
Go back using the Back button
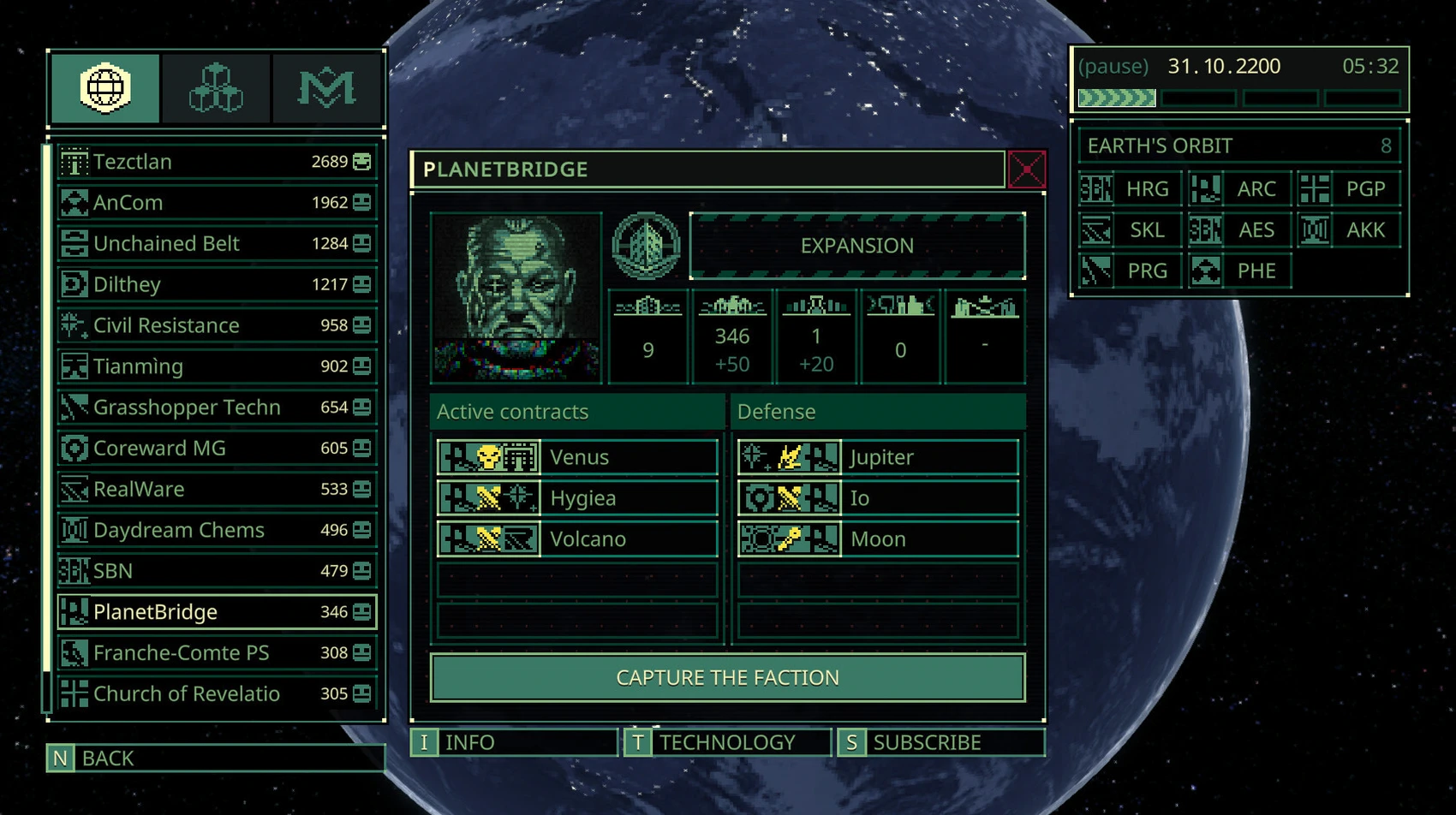point(216,758)
